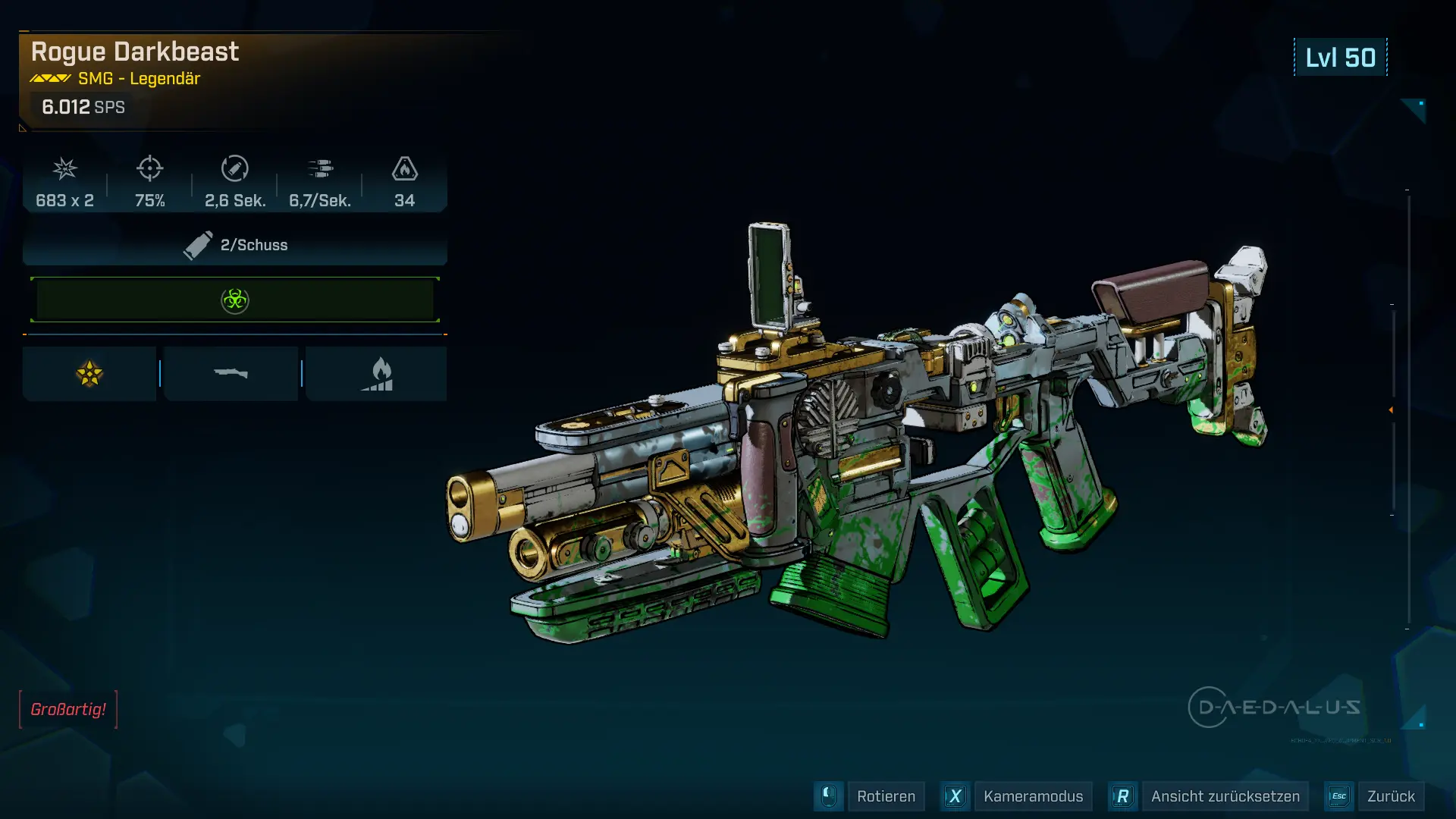Show the flame with bars perk
1456x819 pixels.
click(377, 374)
